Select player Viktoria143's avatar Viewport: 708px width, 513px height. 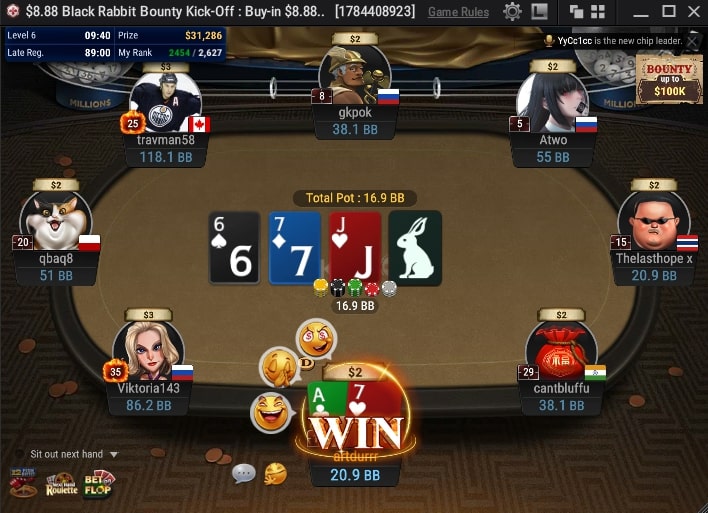[147, 350]
